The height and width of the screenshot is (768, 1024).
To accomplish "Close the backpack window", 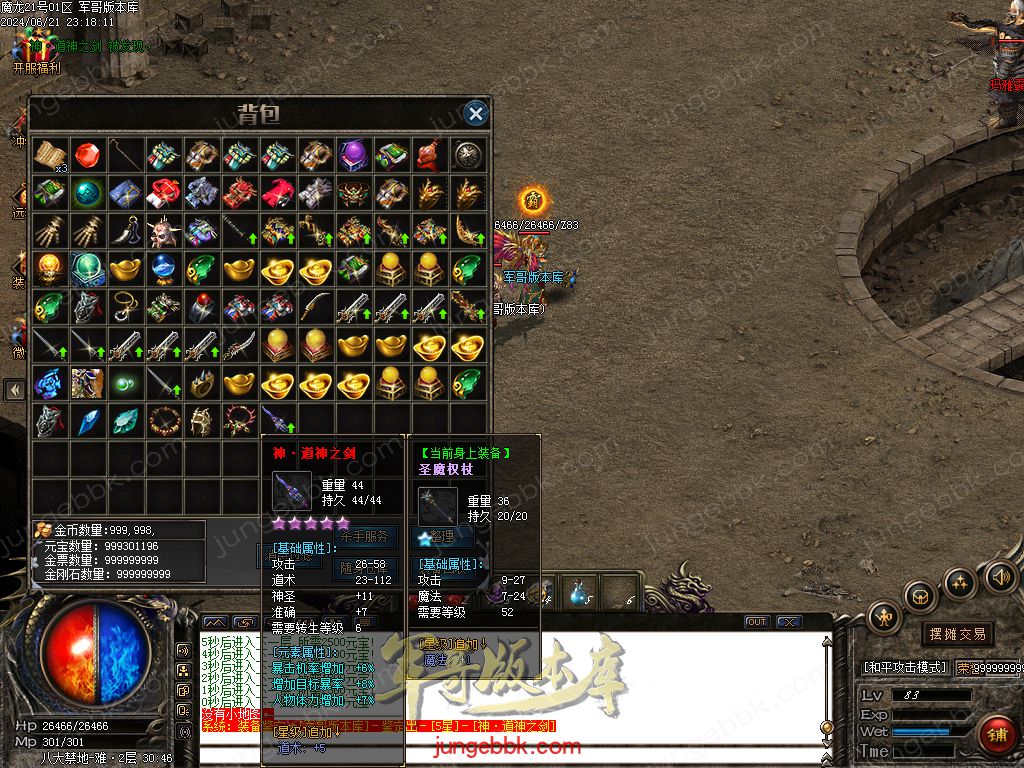I will pyautogui.click(x=476, y=114).
